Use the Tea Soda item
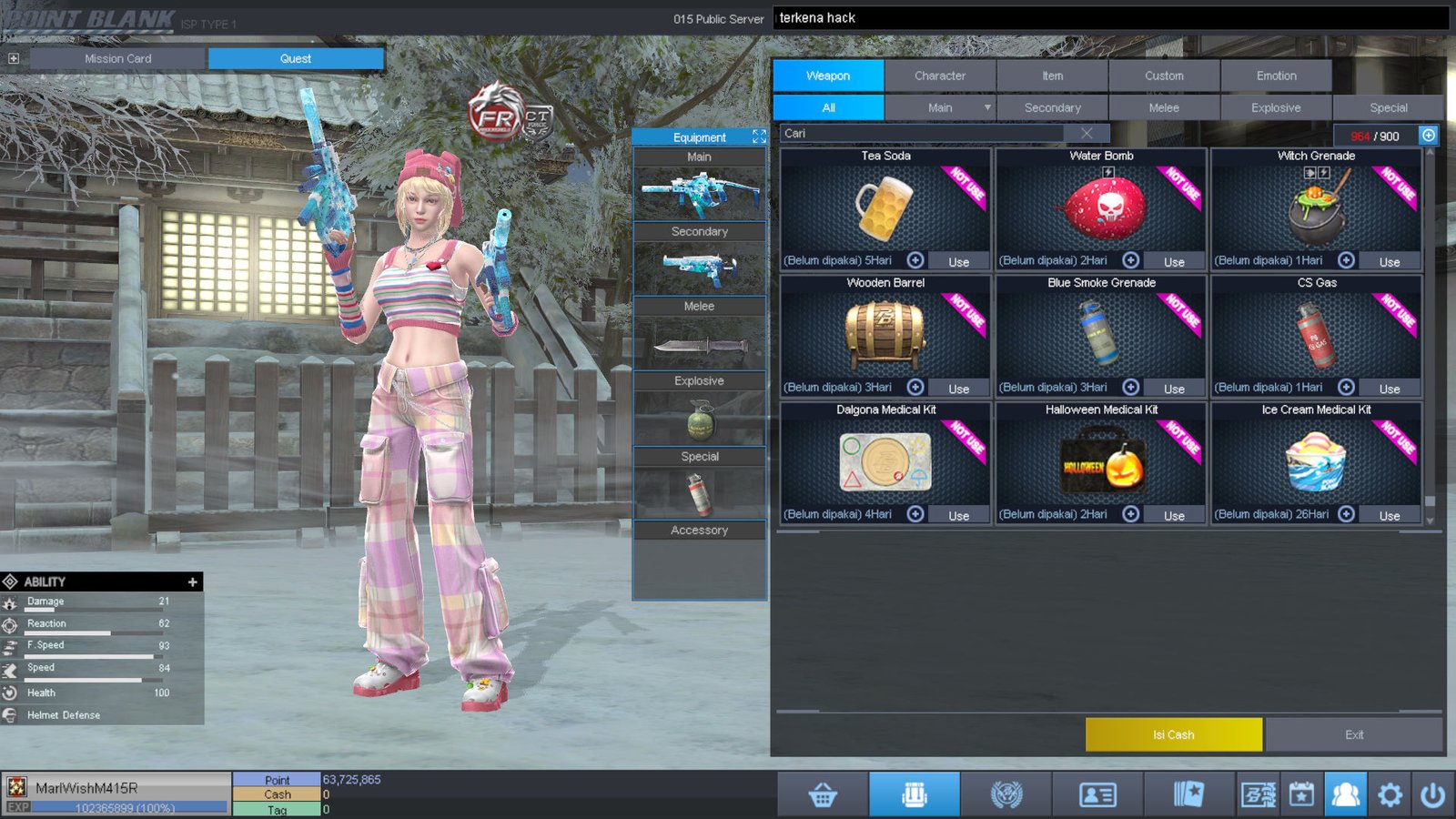1456x819 pixels. [958, 261]
